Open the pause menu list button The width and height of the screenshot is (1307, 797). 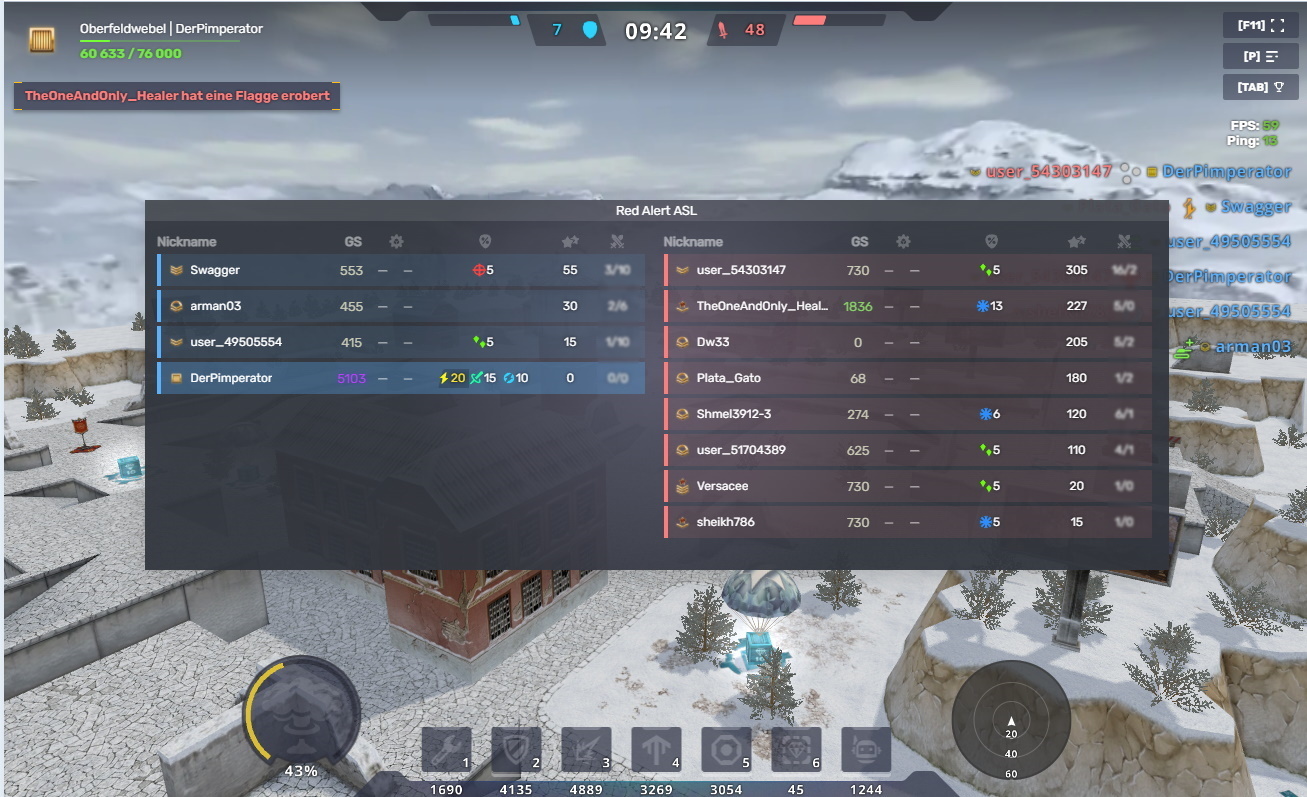[1260, 56]
